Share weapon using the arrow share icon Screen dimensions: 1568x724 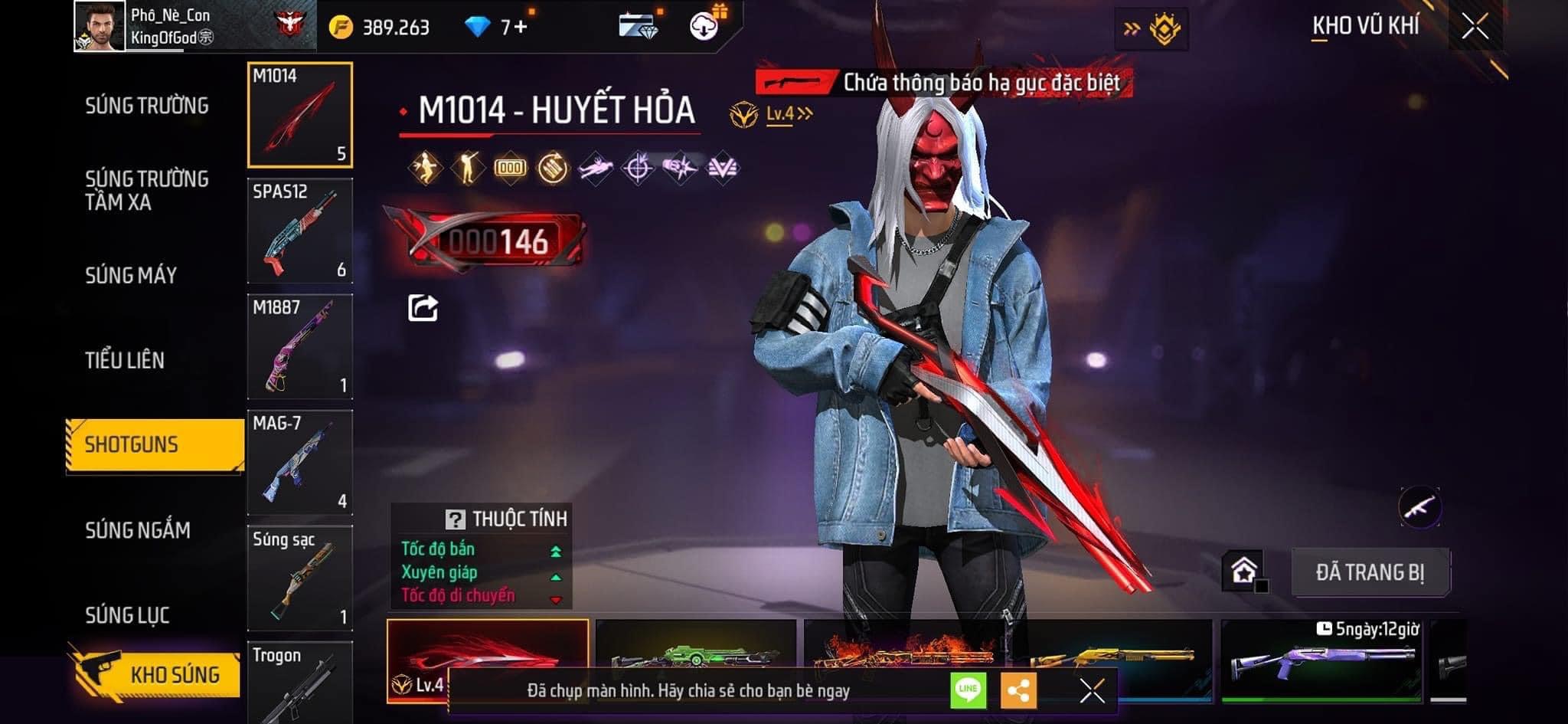[x=423, y=308]
